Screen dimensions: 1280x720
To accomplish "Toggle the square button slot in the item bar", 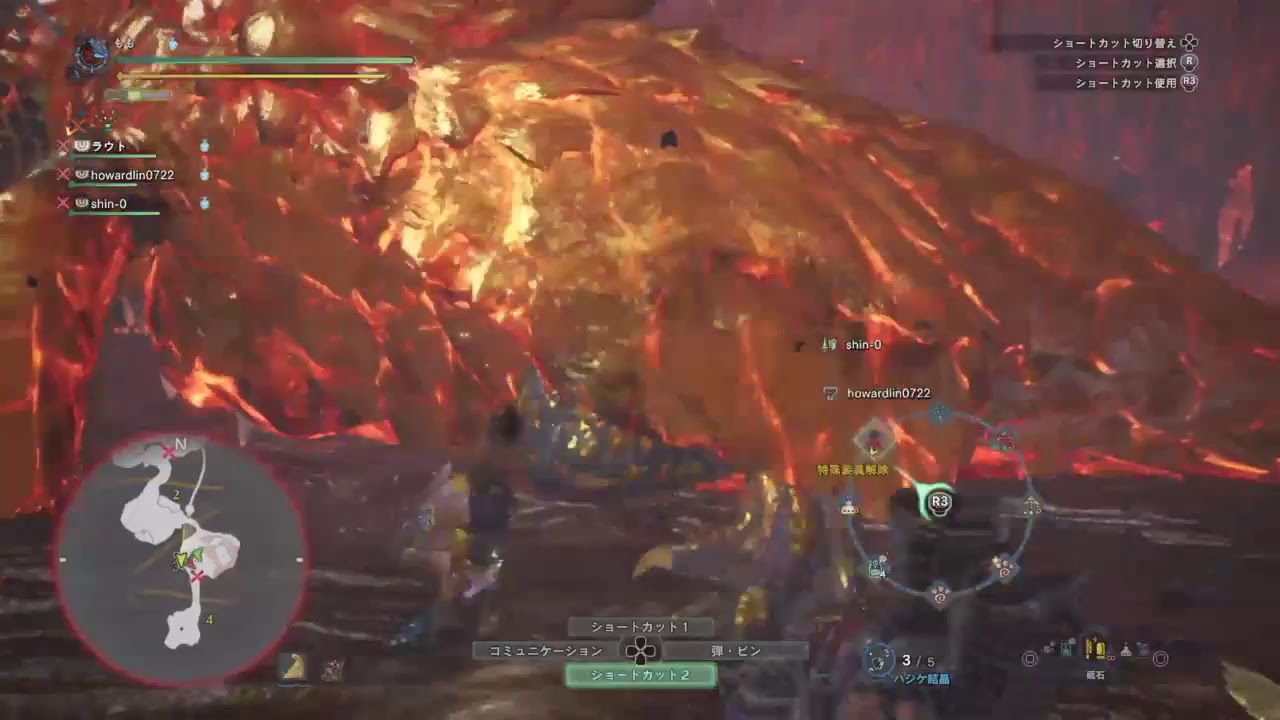I will pyautogui.click(x=1032, y=660).
